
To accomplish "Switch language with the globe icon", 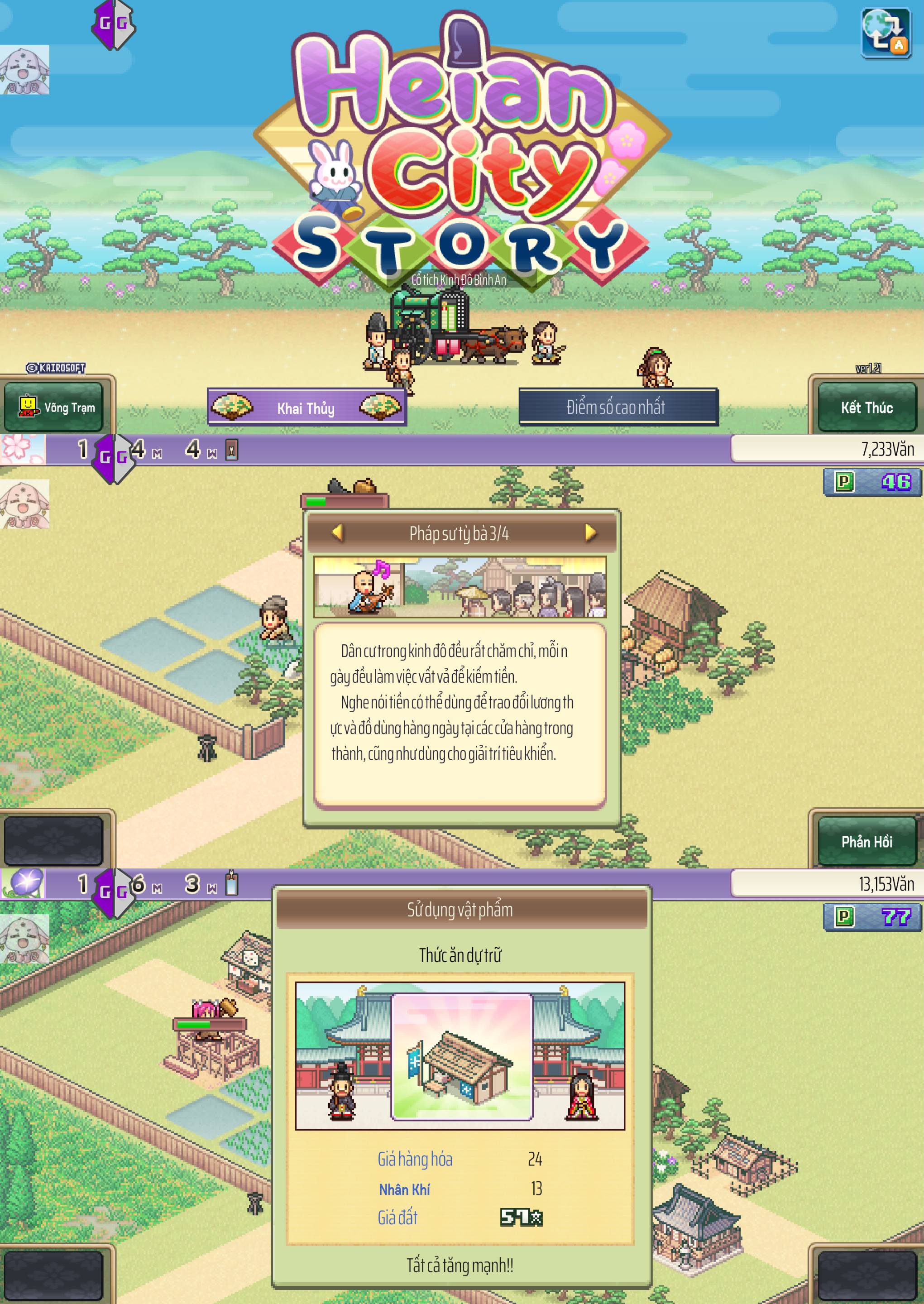I will point(886,33).
